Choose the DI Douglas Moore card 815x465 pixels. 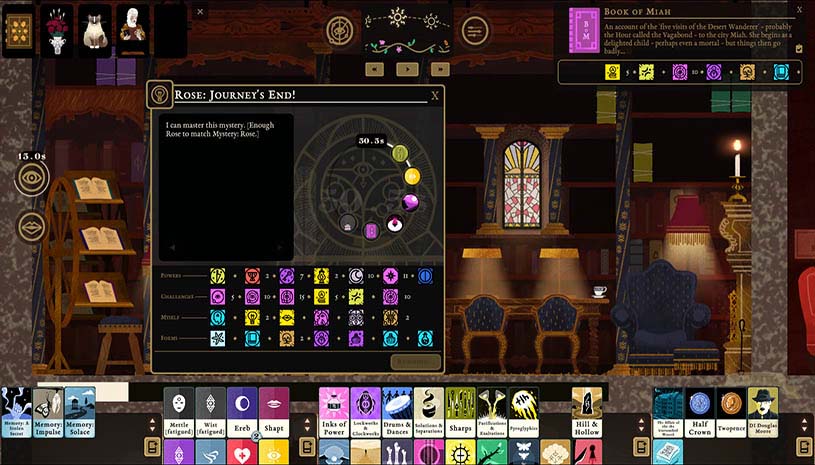point(763,411)
